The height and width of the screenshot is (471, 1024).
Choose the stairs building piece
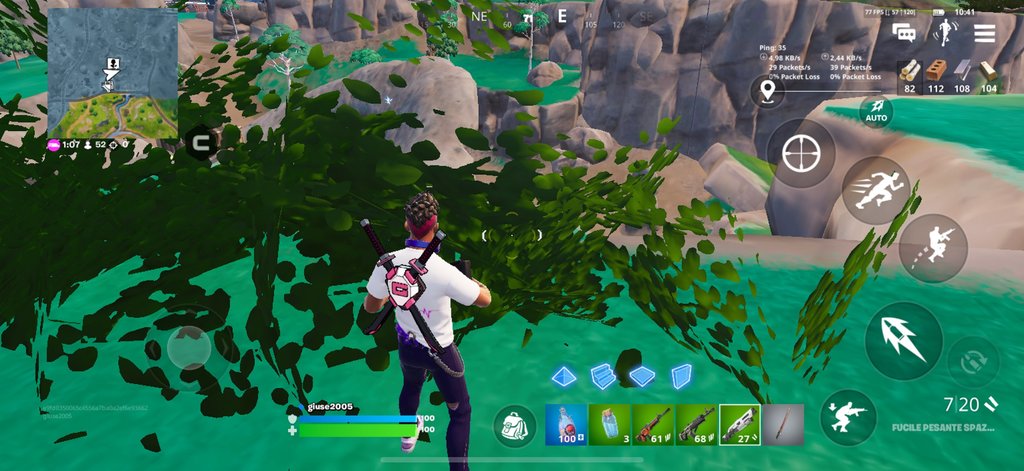(x=602, y=376)
